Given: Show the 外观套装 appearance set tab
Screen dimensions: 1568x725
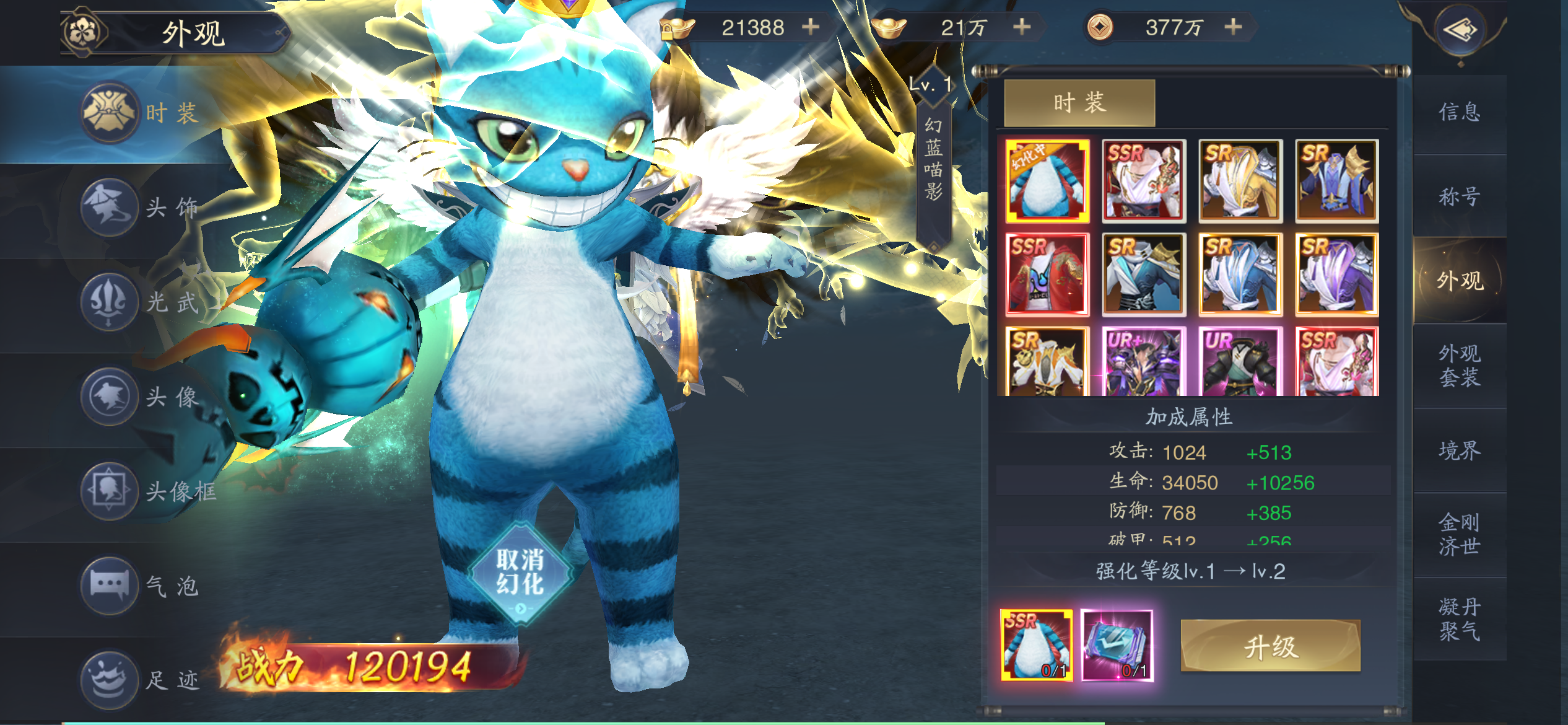Looking at the screenshot, I should [x=1460, y=365].
